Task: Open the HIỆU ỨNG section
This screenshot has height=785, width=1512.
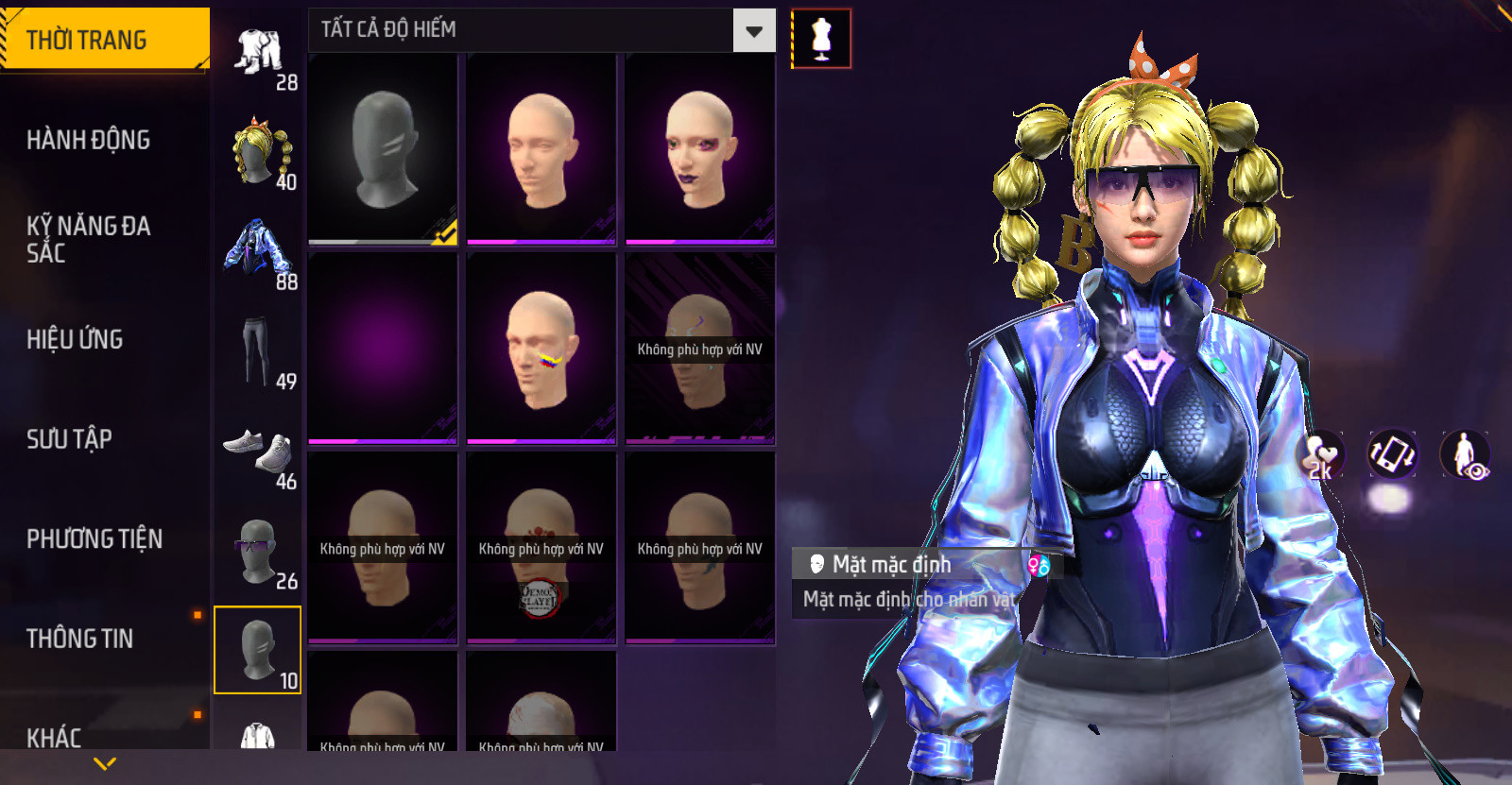Action: point(76,339)
